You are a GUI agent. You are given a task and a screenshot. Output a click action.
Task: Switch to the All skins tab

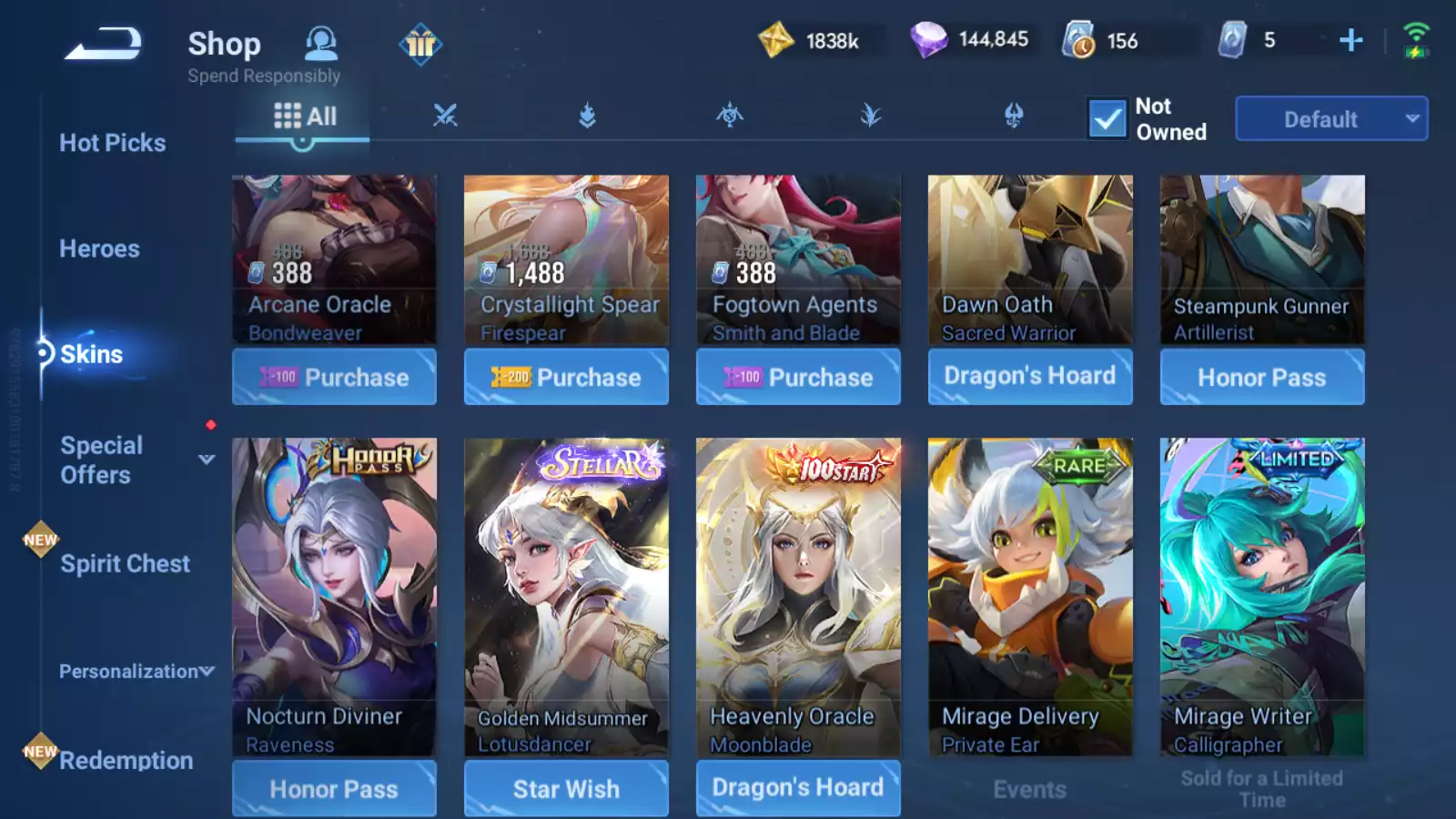pyautogui.click(x=305, y=116)
